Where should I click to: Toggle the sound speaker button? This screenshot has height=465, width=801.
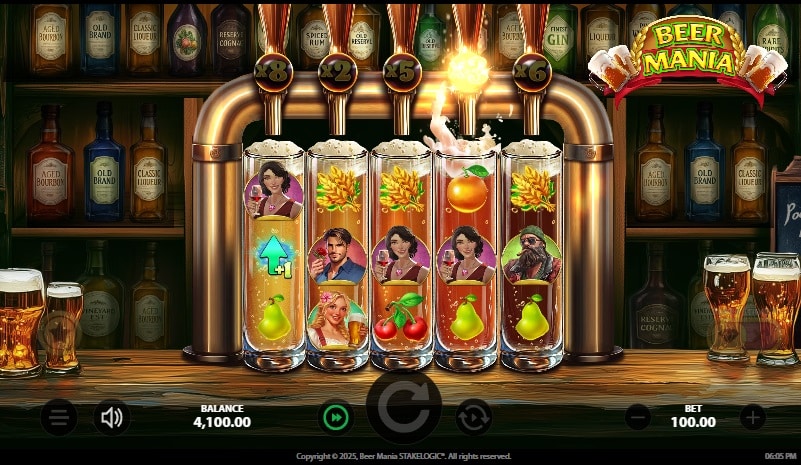coord(111,416)
